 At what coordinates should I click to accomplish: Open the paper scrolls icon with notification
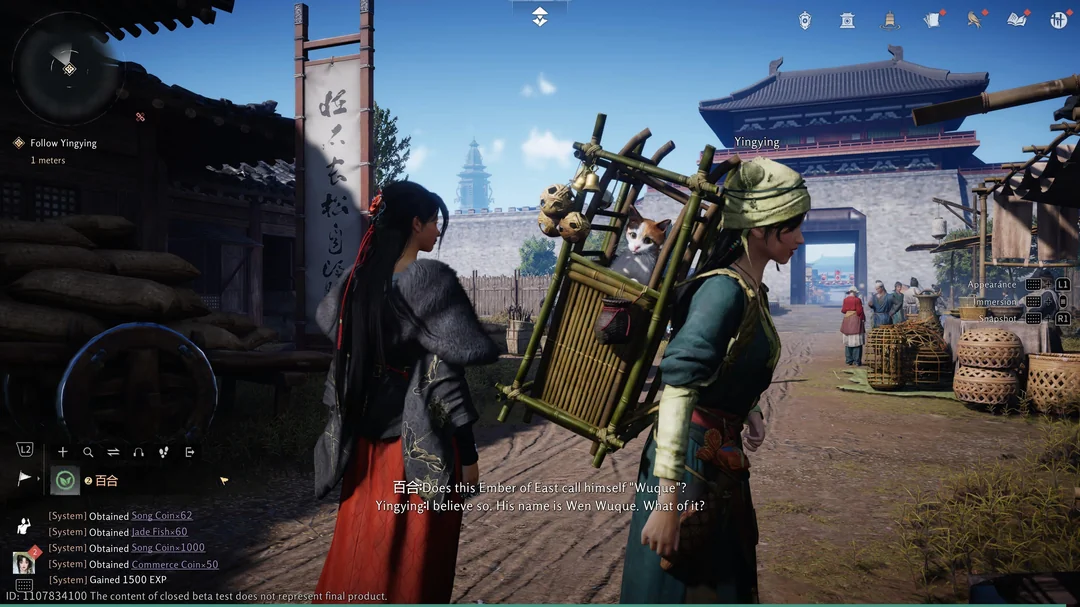(932, 20)
